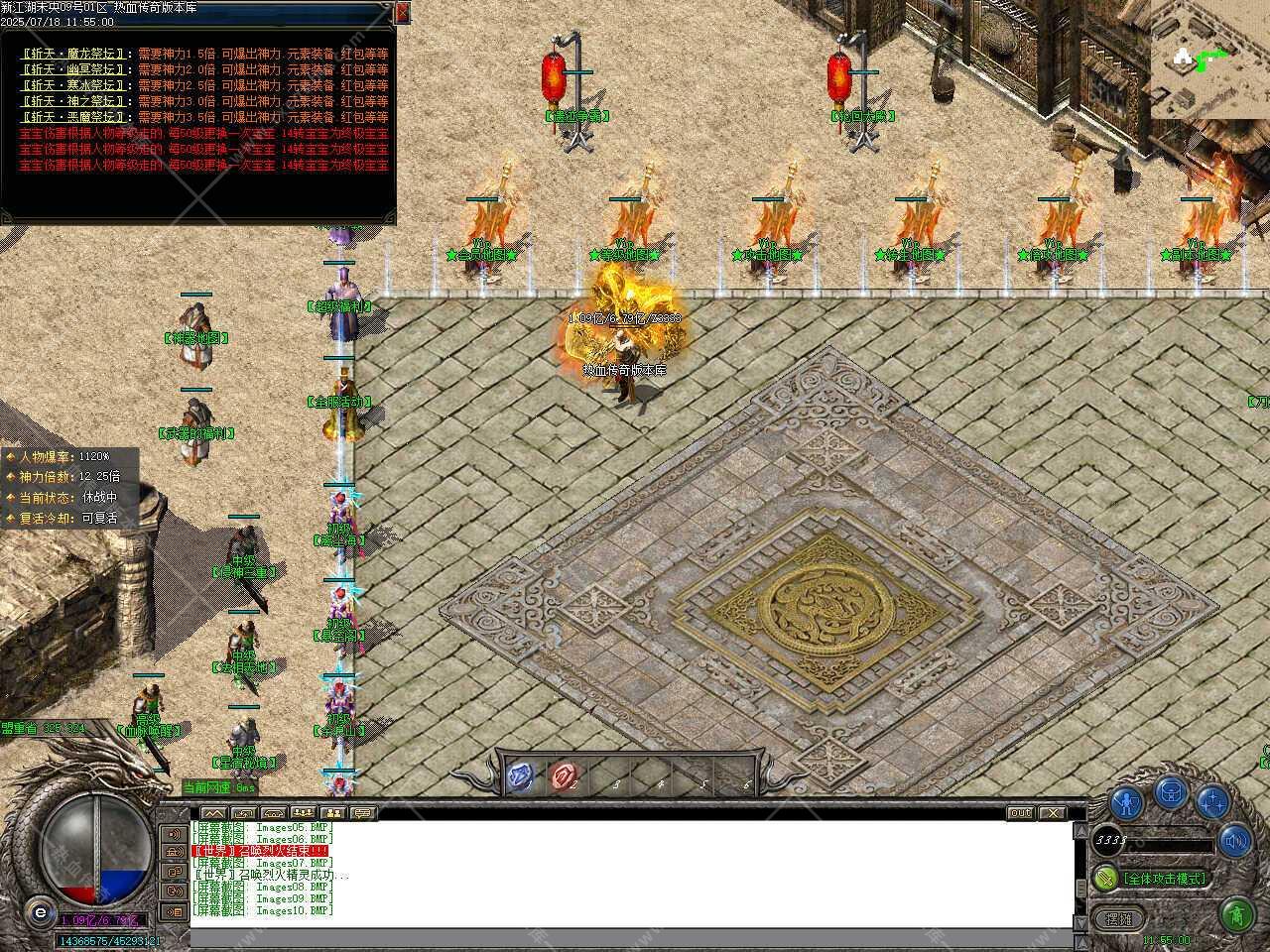
Task: Open the treasure chest bag icon
Action: point(1172,794)
